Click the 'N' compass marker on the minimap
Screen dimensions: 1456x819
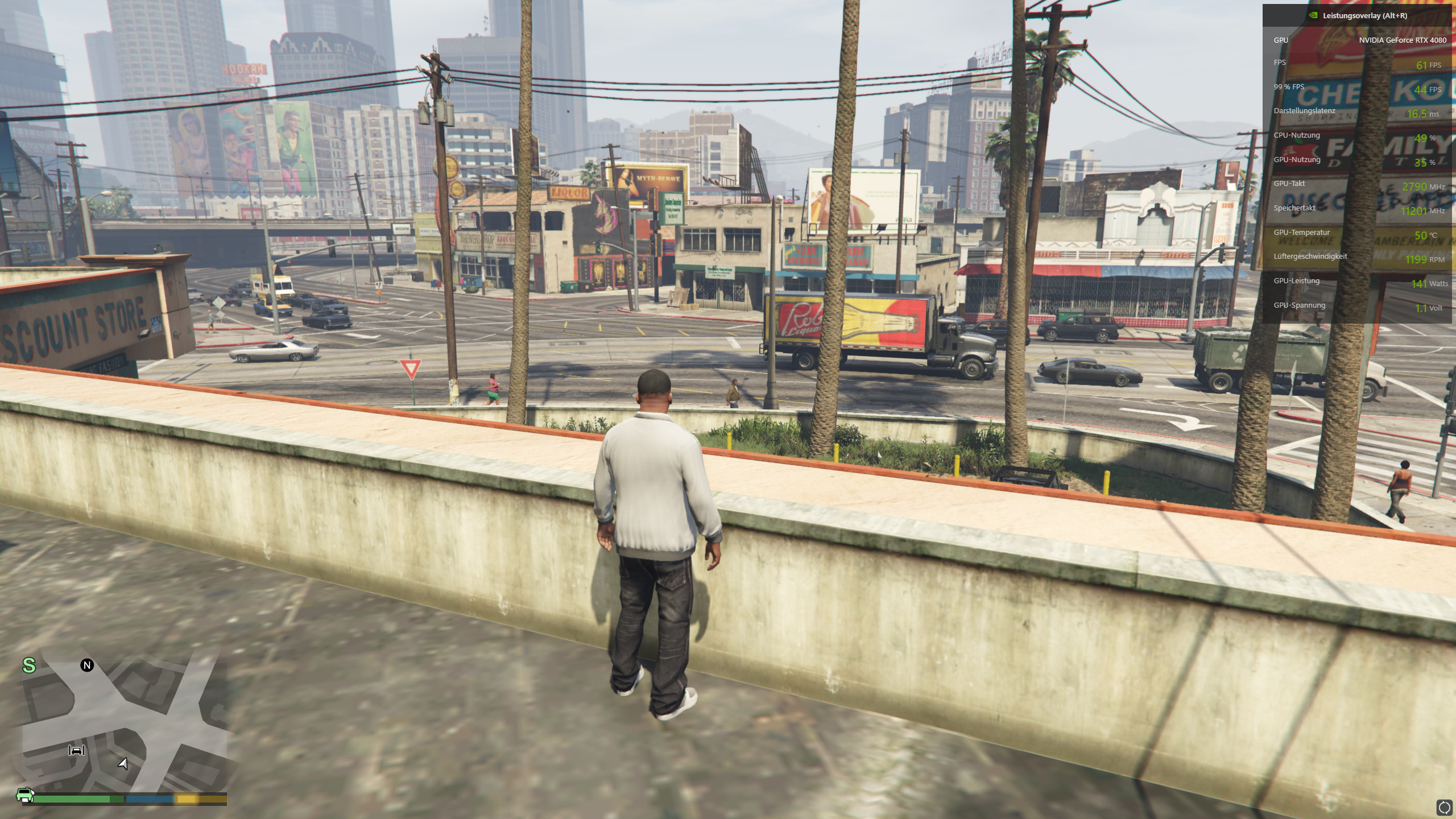click(x=86, y=664)
